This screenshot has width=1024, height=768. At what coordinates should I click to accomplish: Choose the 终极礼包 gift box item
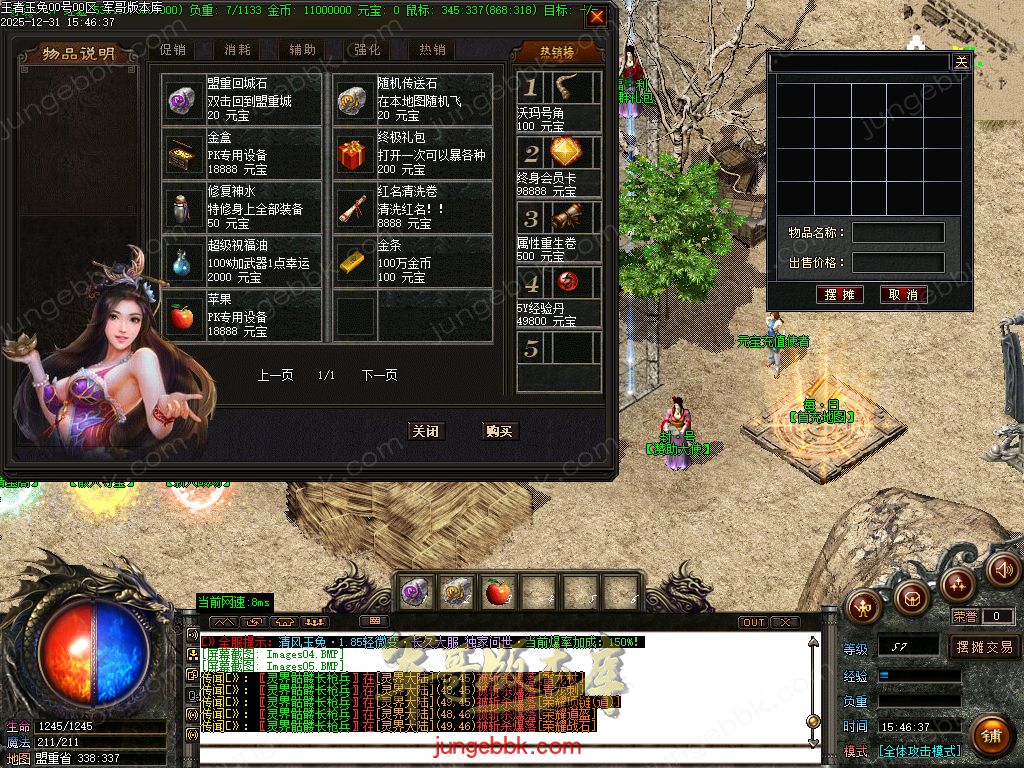coord(412,154)
